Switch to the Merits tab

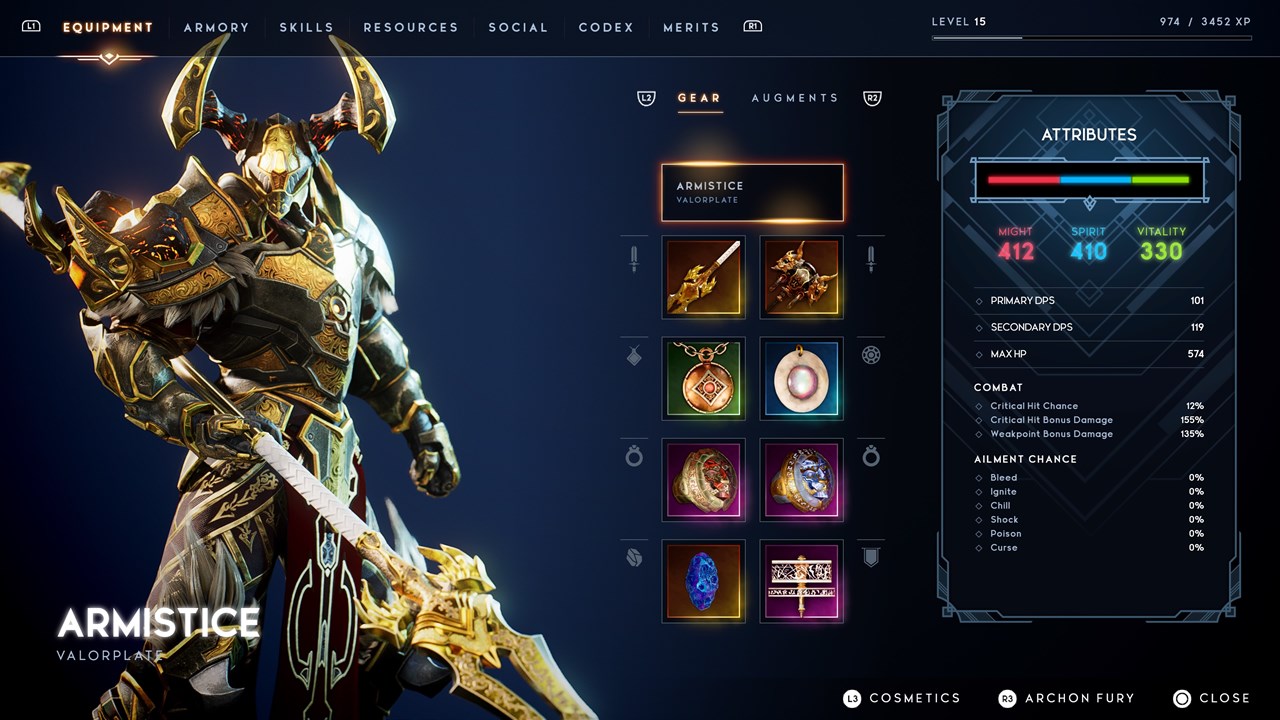(691, 28)
